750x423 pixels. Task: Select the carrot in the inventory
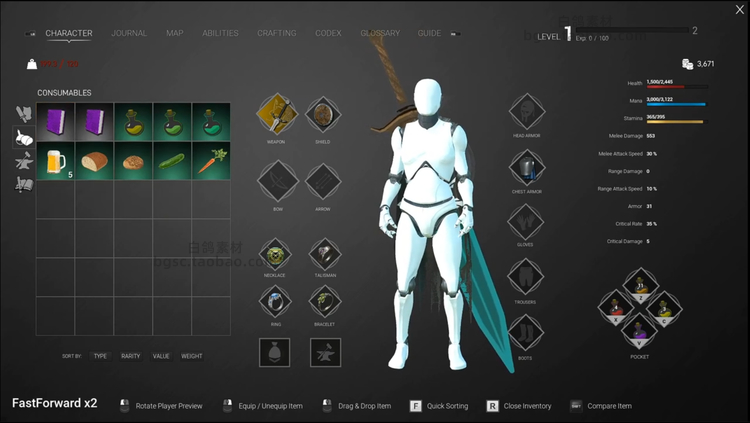point(211,161)
